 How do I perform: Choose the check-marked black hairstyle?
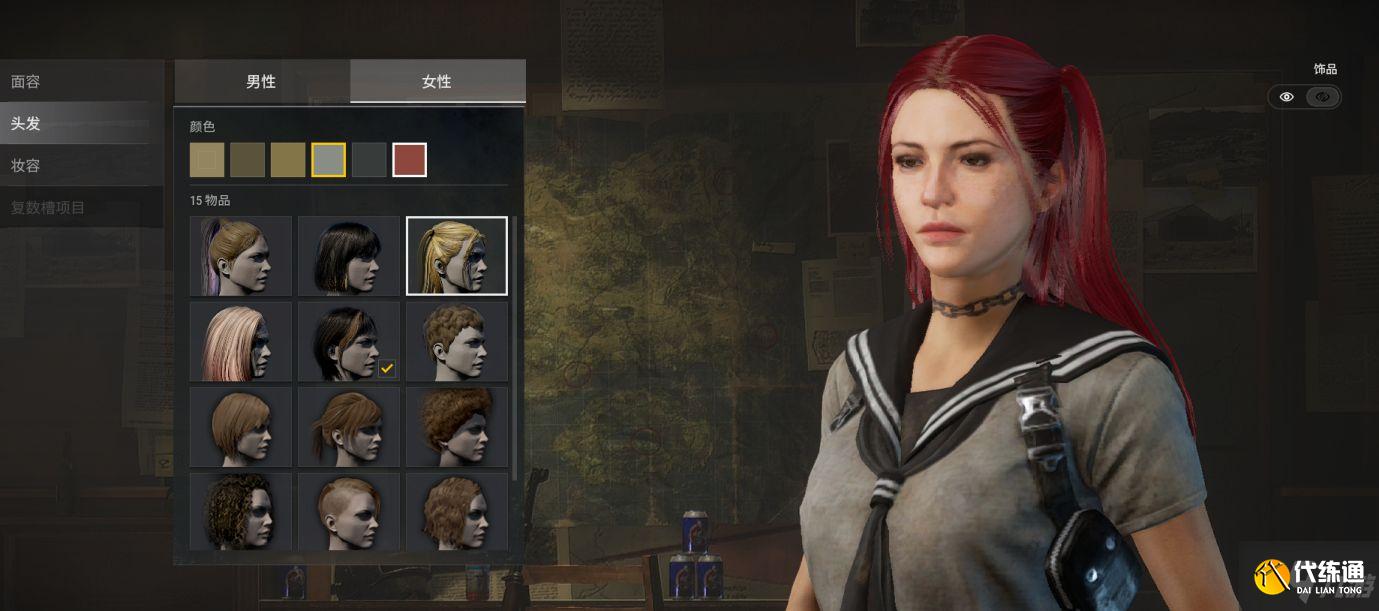pyautogui.click(x=349, y=342)
